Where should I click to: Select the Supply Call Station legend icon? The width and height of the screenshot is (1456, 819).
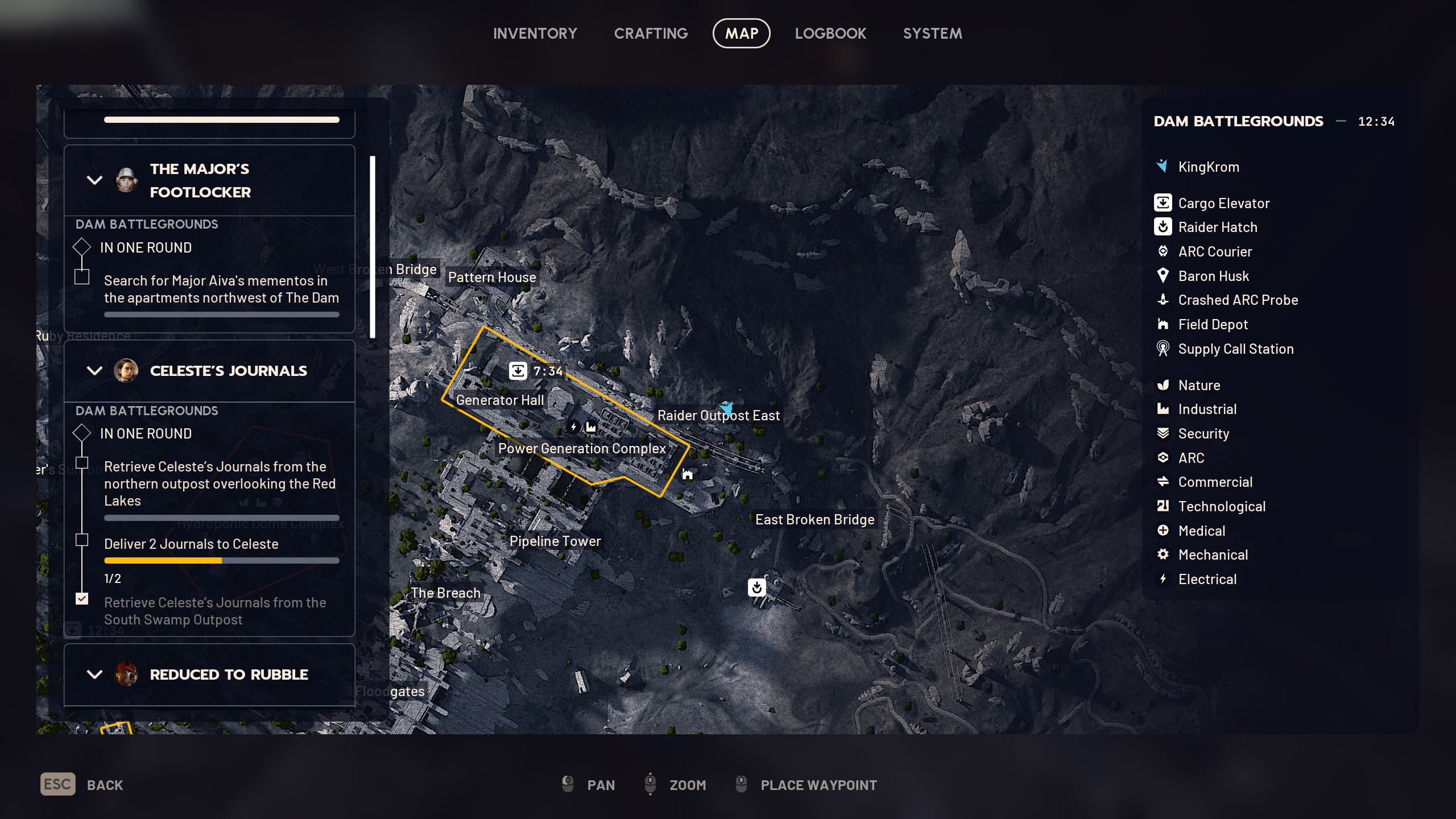click(1164, 349)
